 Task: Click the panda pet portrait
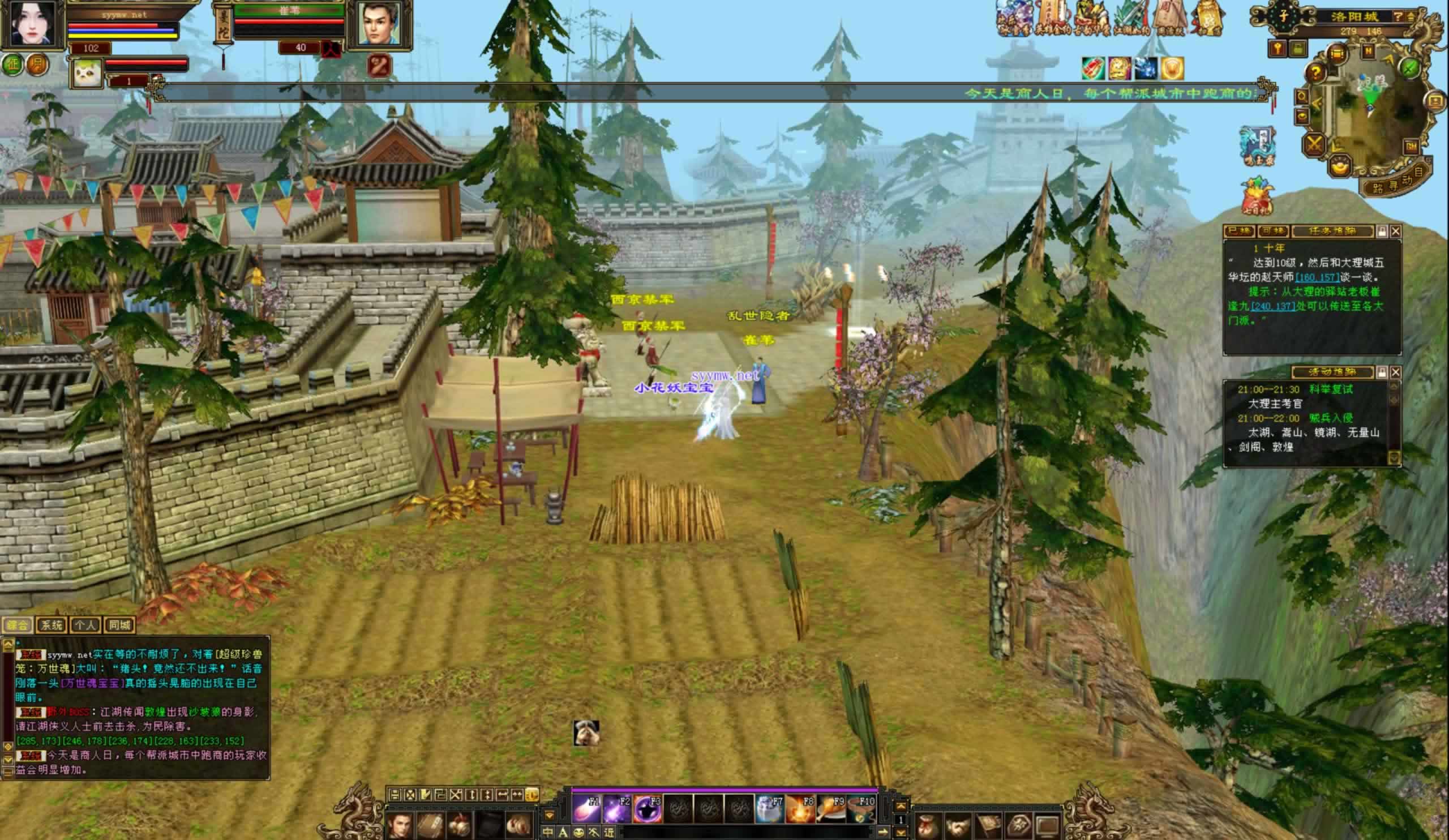[x=88, y=72]
